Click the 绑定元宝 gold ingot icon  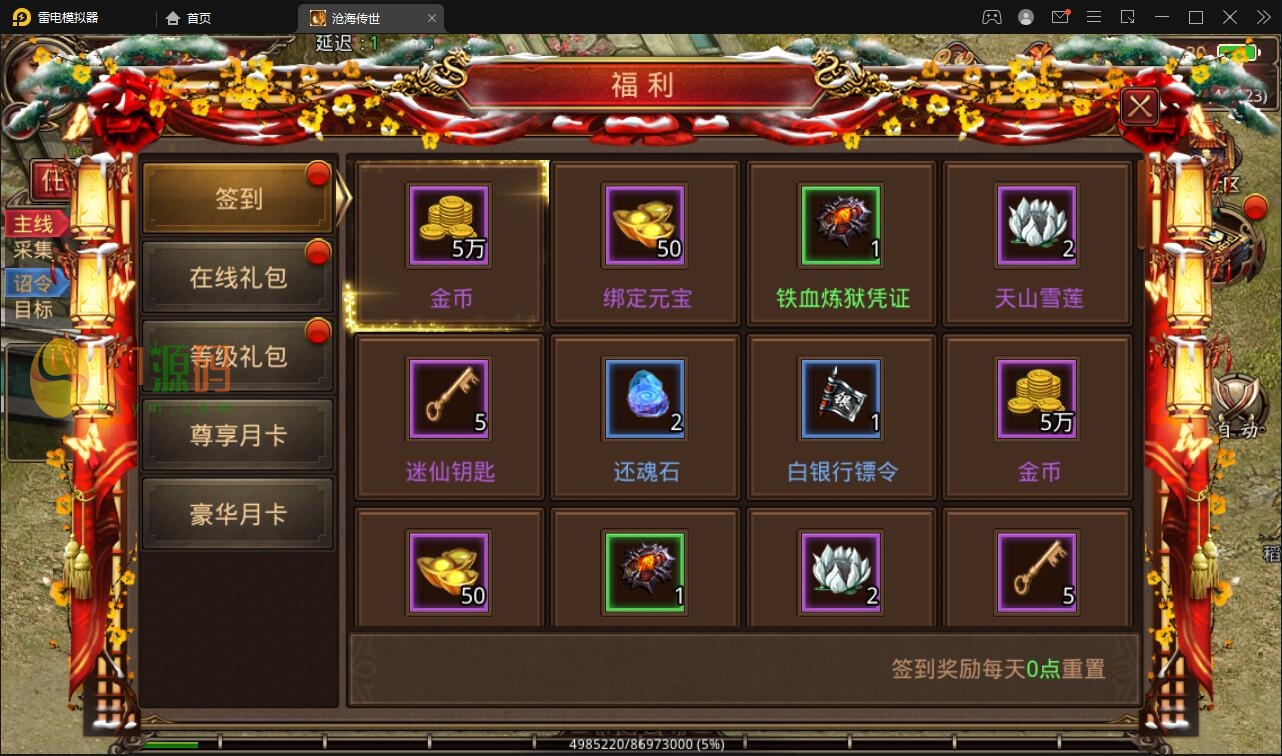(x=645, y=225)
